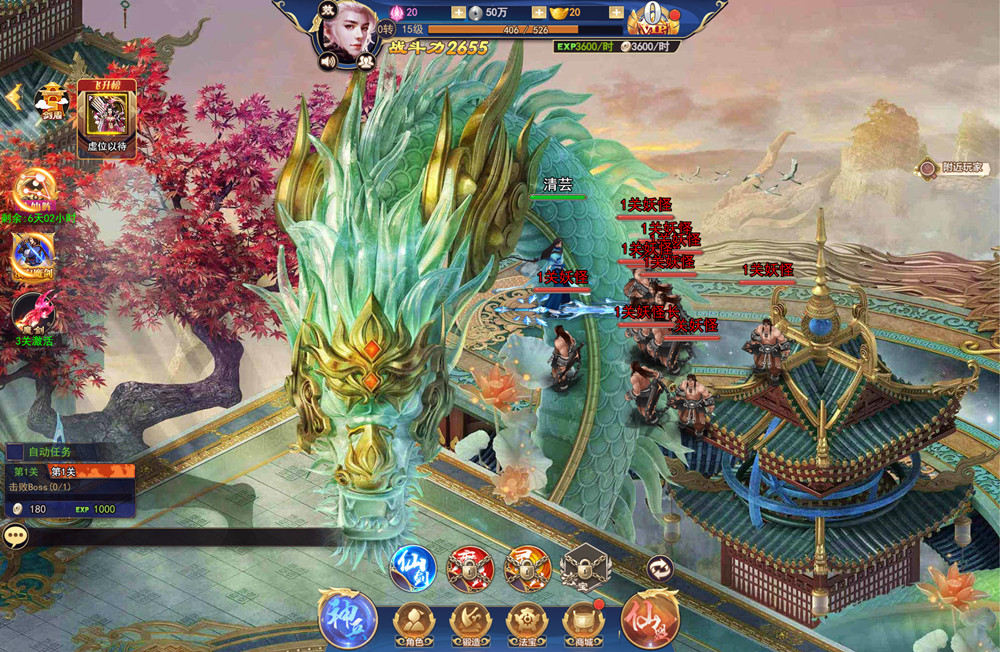The width and height of the screenshot is (1000, 652).
Task: Click the skill swap arrows button
Action: click(x=660, y=568)
